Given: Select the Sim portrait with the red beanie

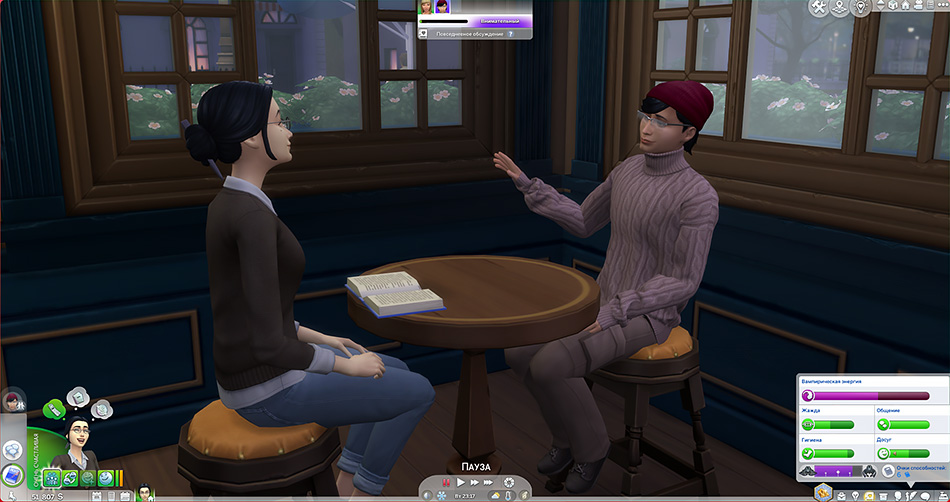Looking at the screenshot, I should point(12,403).
